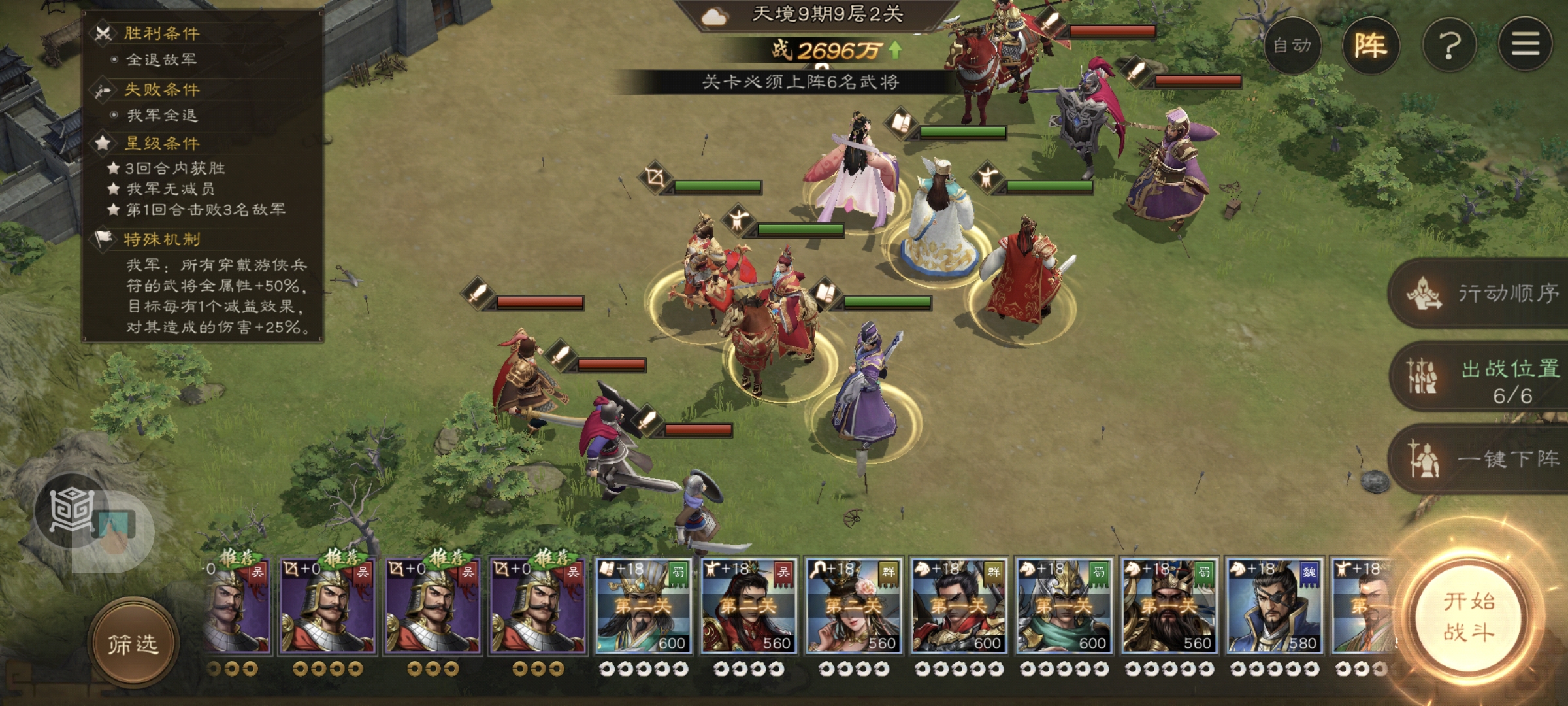Start the battle with 开始战斗
This screenshot has height=706, width=1568.
tap(1469, 616)
